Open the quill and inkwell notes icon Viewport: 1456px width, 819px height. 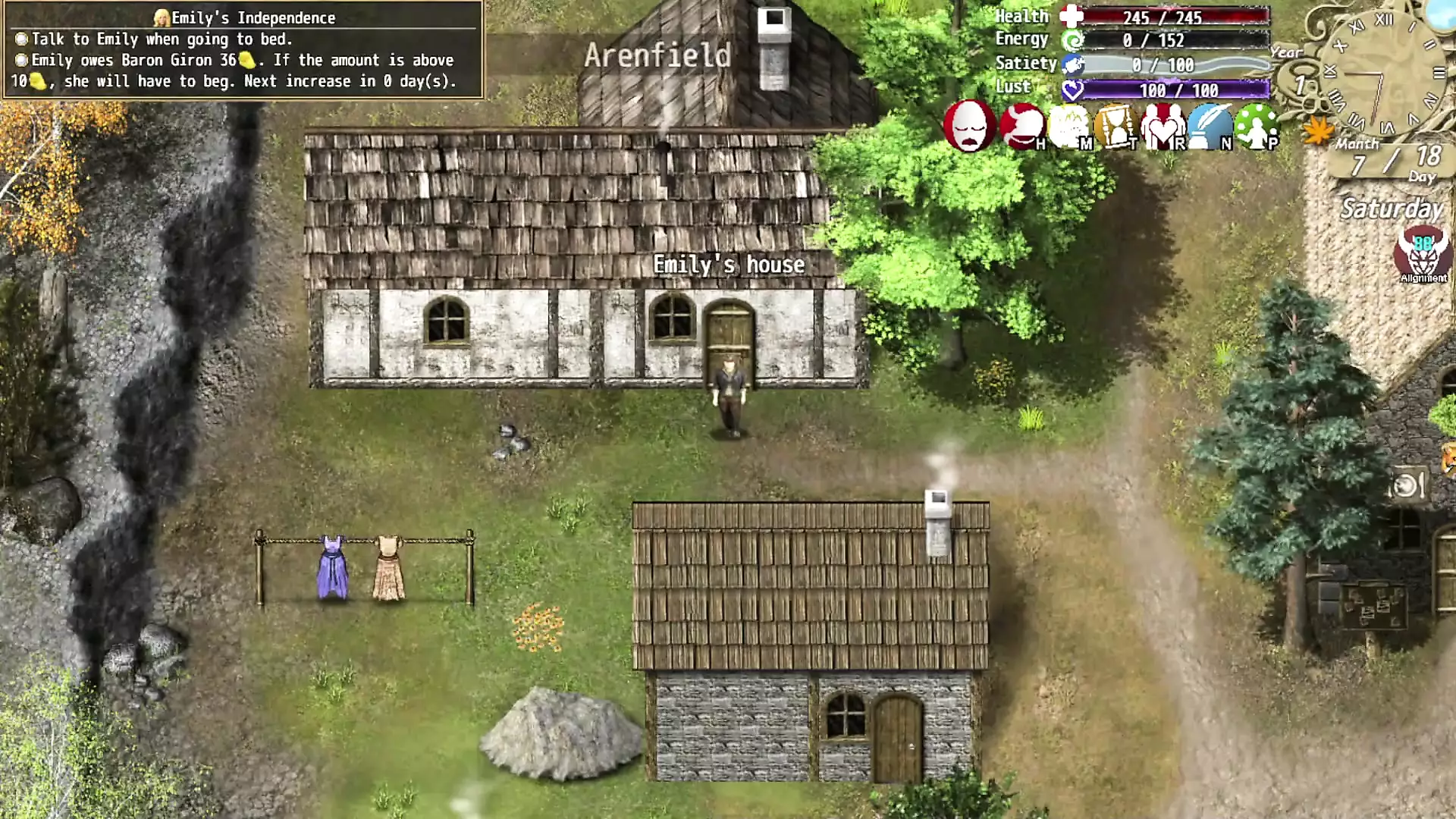pos(1210,127)
